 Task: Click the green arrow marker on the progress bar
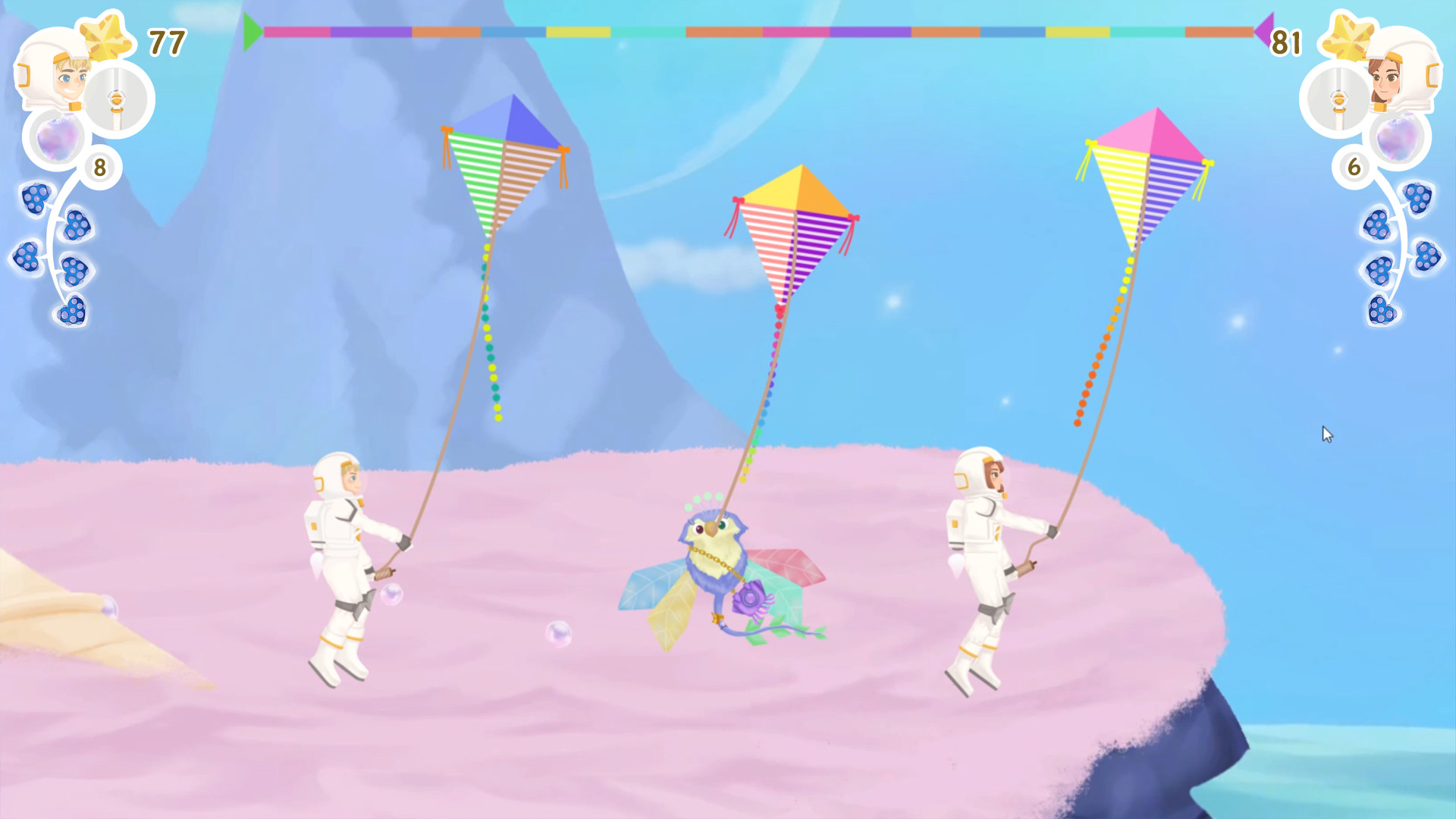coord(253,29)
